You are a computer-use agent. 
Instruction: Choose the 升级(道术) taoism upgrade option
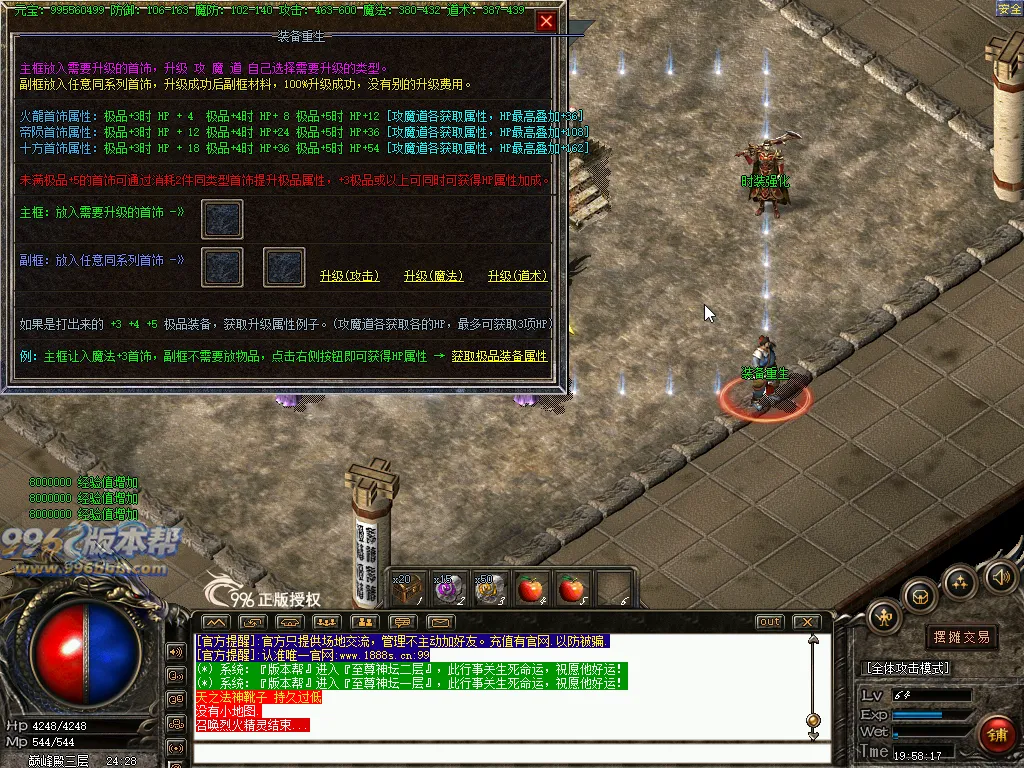[x=518, y=276]
